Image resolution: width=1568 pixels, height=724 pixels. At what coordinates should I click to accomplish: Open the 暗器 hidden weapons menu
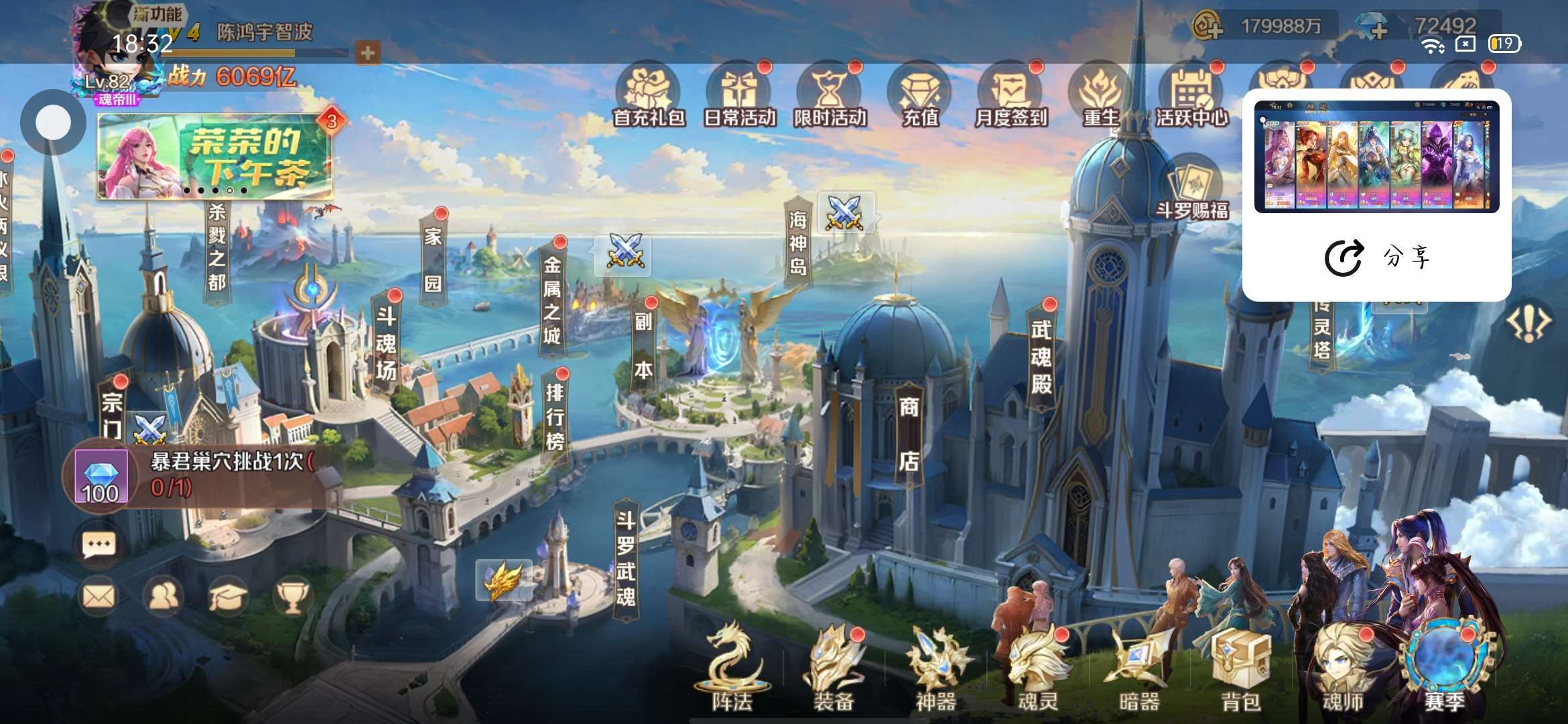click(1139, 669)
